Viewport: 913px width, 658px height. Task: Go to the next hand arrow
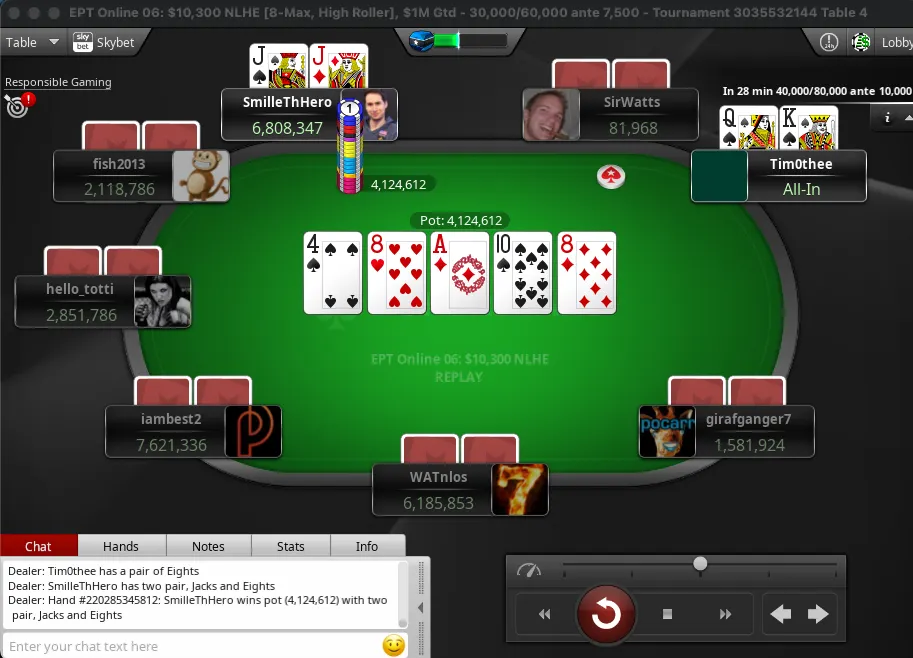(818, 614)
